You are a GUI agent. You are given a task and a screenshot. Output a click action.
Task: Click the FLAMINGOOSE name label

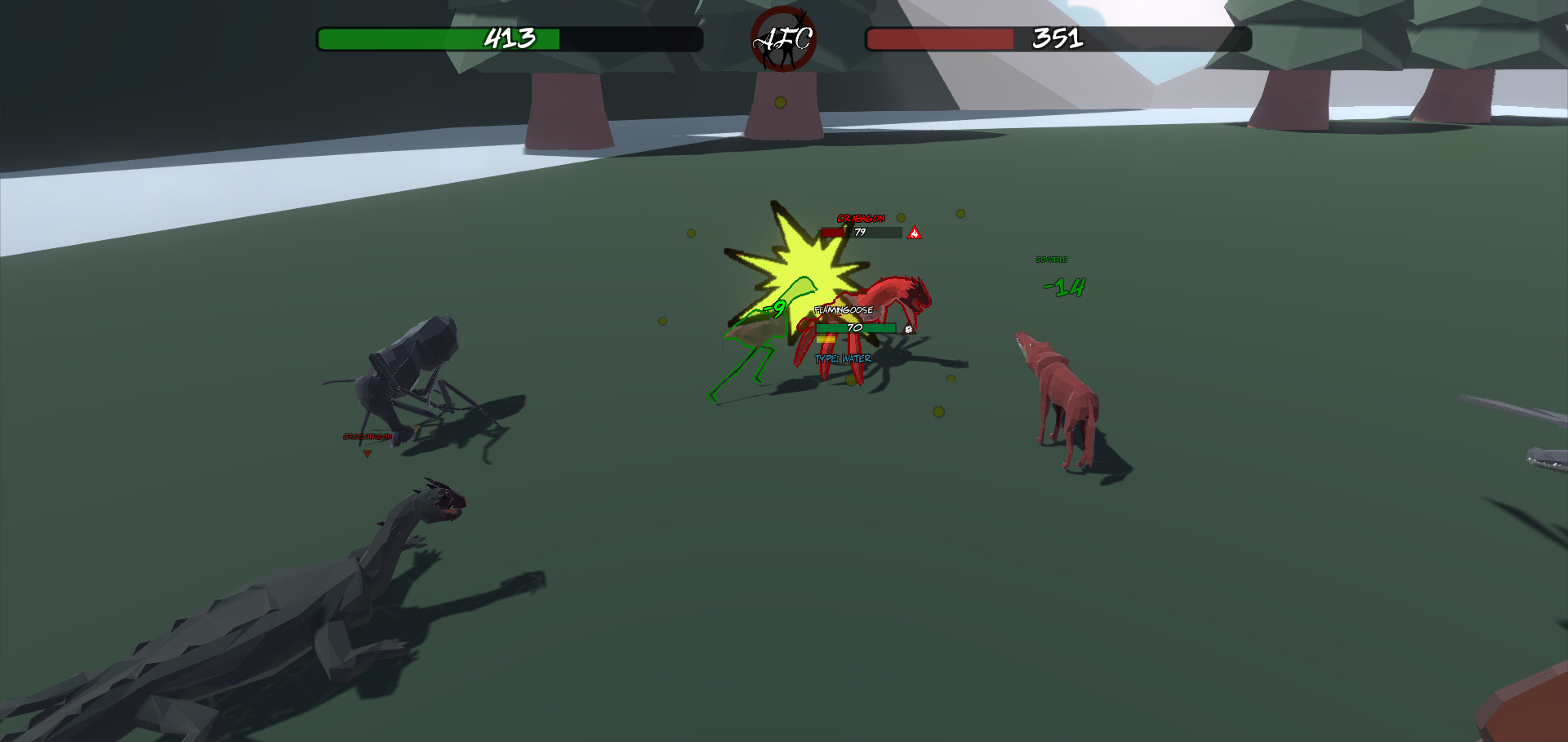point(844,310)
